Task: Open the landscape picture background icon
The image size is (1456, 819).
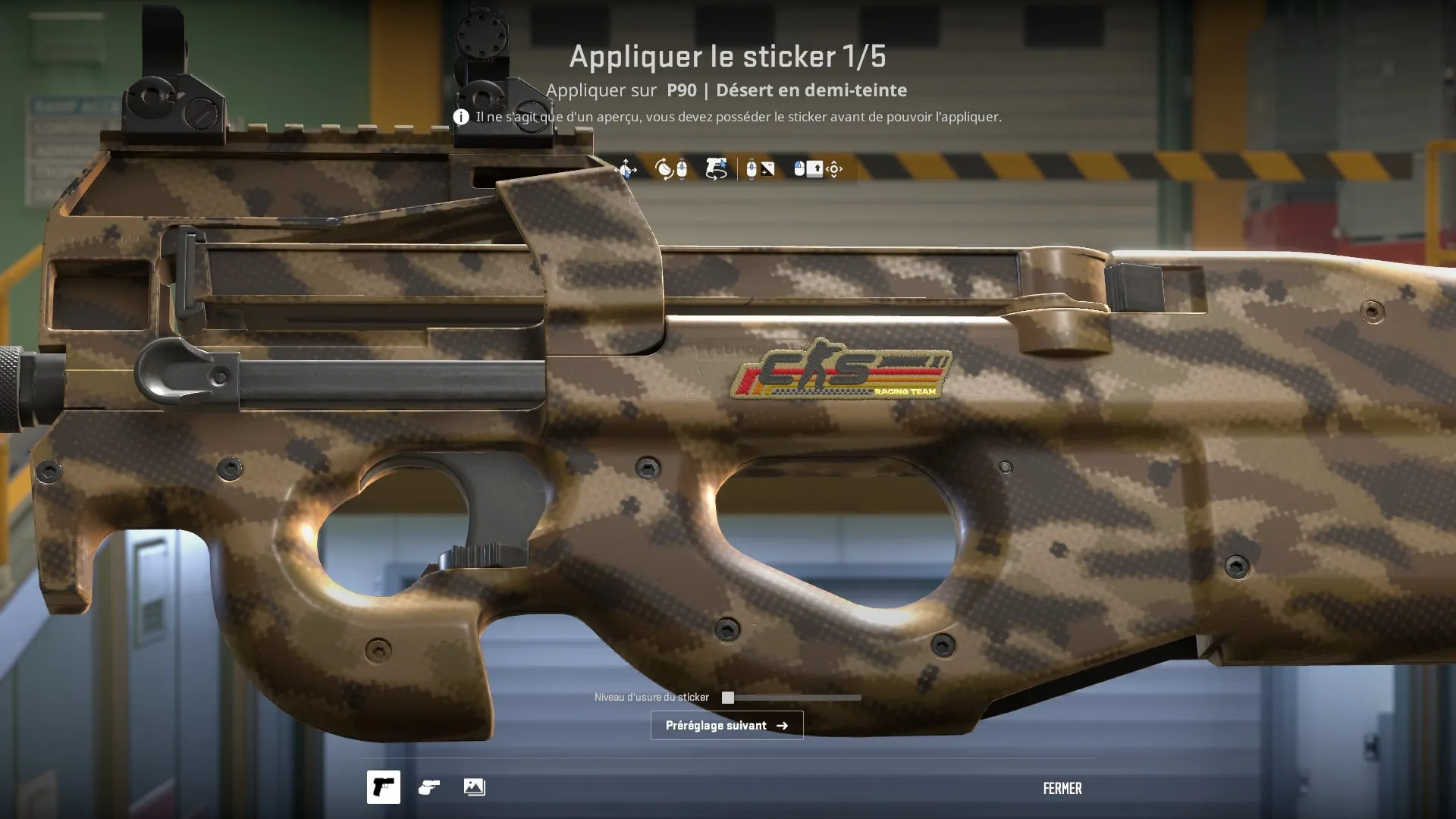Action: (475, 787)
